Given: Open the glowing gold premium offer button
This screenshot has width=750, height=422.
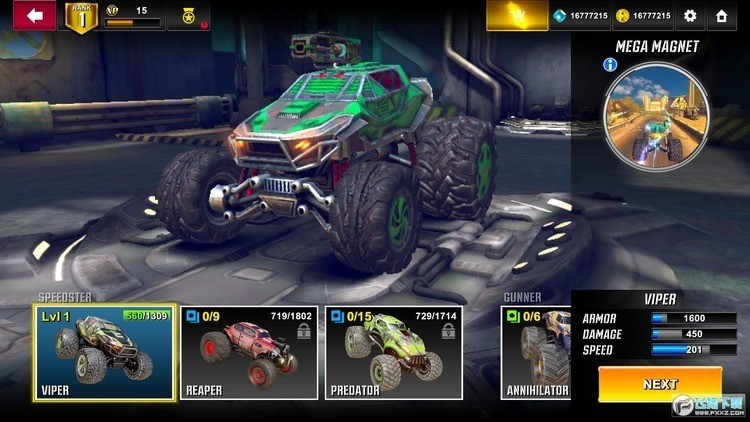Looking at the screenshot, I should pyautogui.click(x=517, y=15).
